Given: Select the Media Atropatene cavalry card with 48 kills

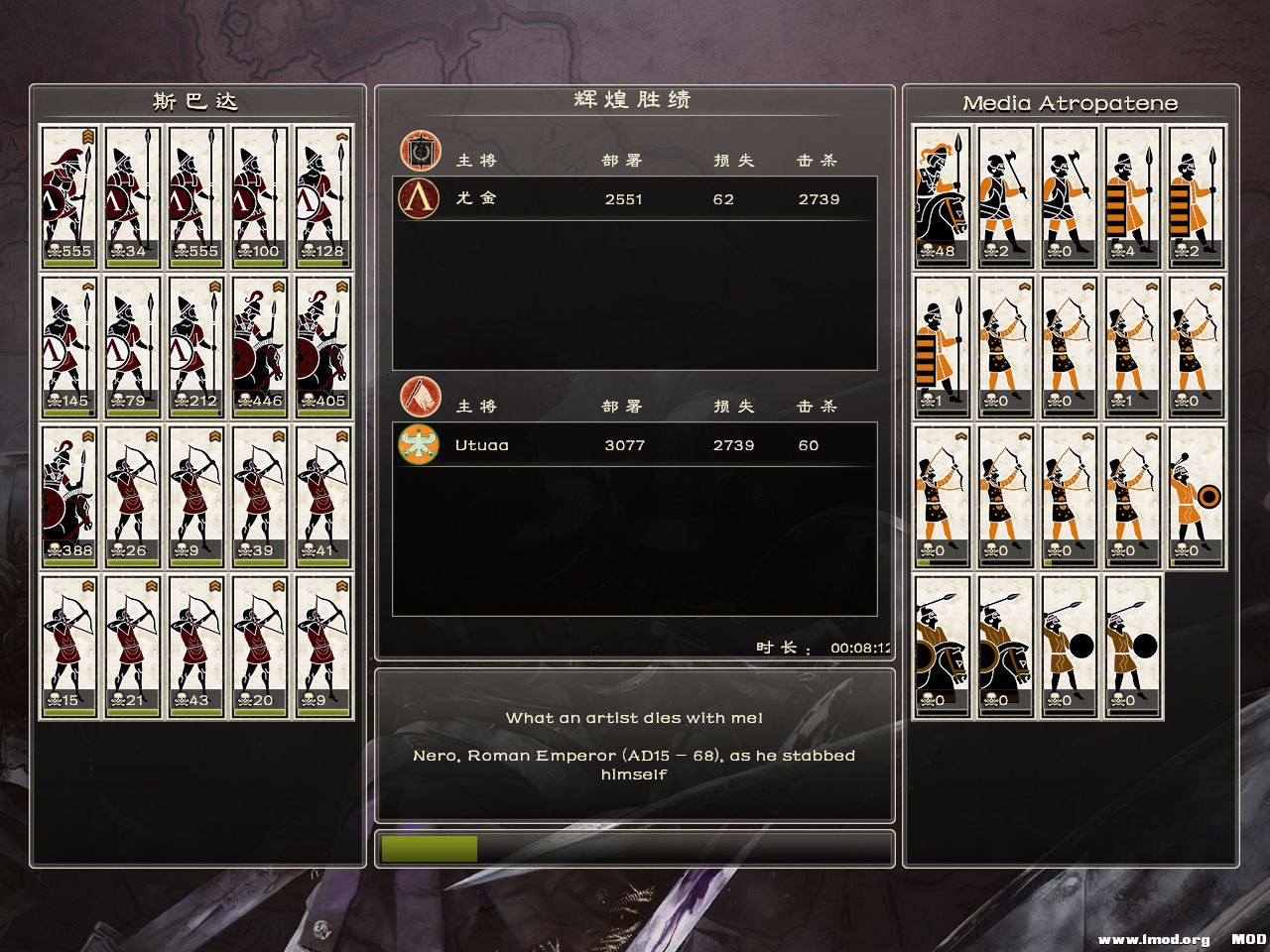Looking at the screenshot, I should (942, 197).
